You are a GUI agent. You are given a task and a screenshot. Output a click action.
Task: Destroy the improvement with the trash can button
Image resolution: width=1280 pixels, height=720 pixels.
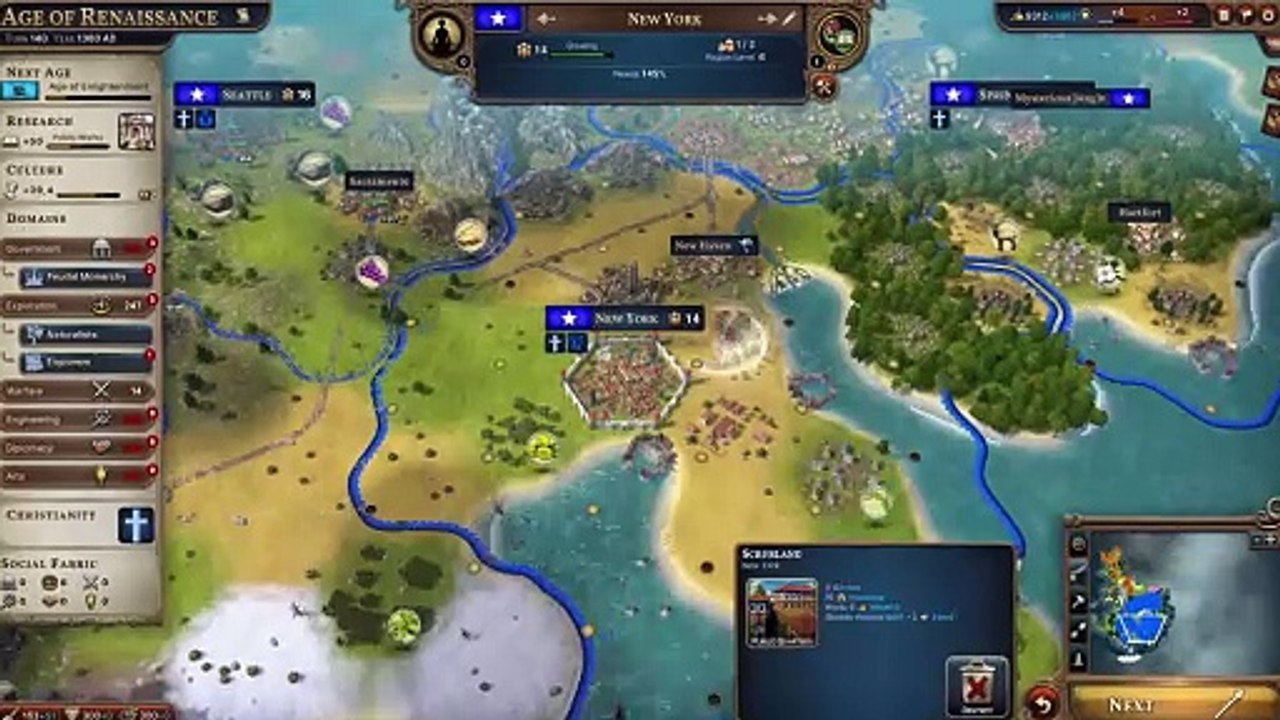tap(977, 685)
